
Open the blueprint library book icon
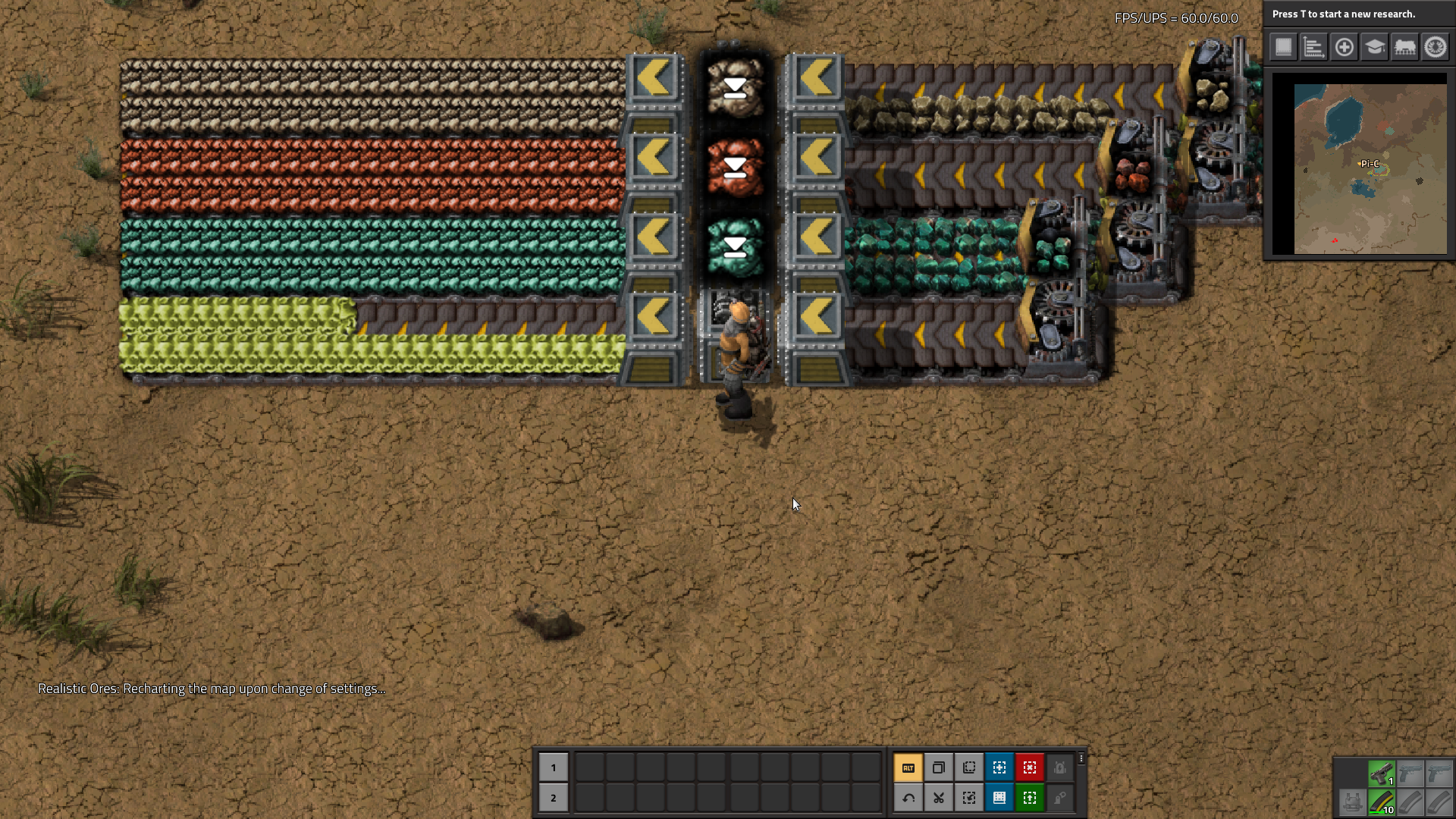tap(1283, 47)
